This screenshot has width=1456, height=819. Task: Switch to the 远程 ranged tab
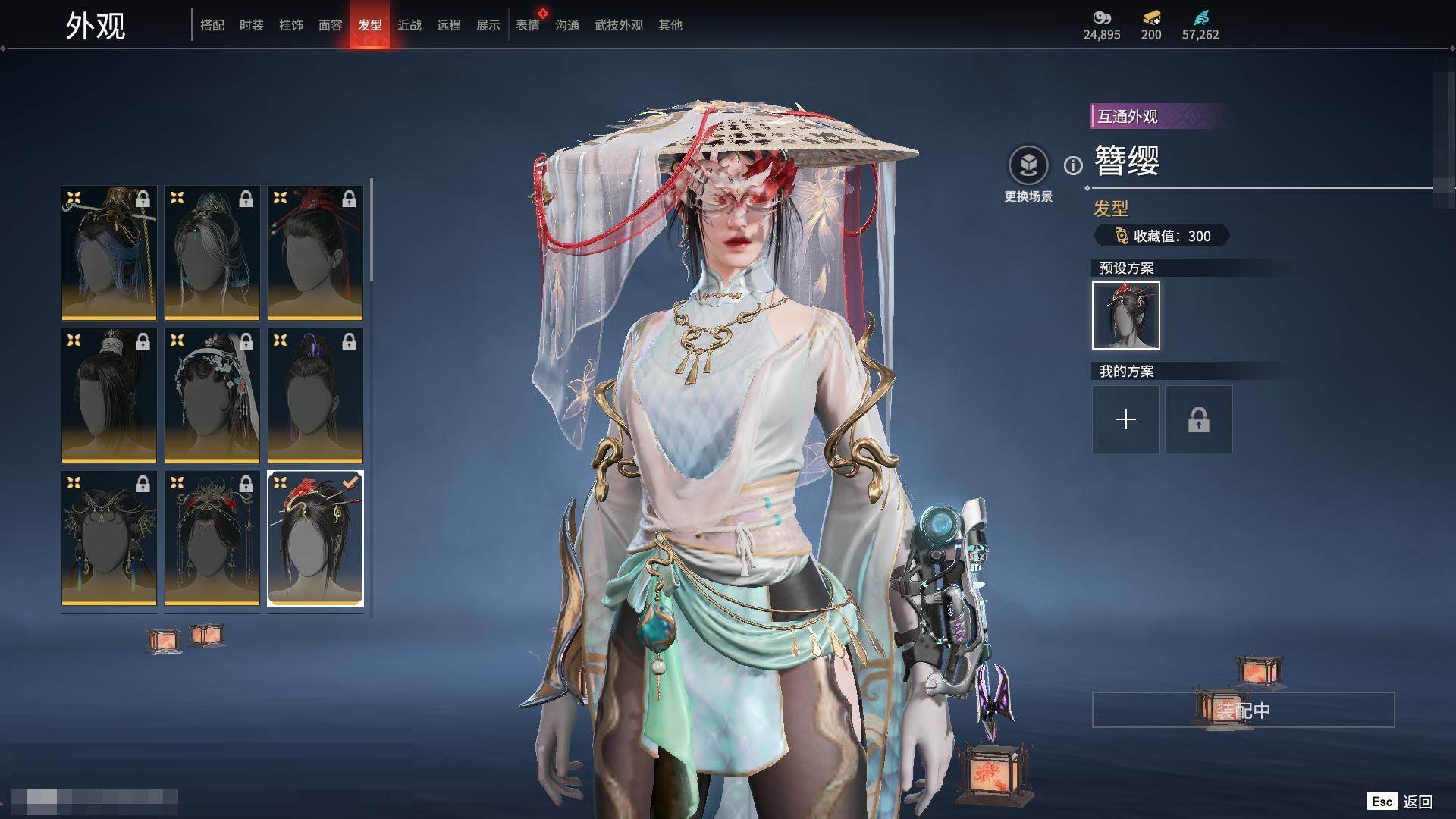coord(449,25)
